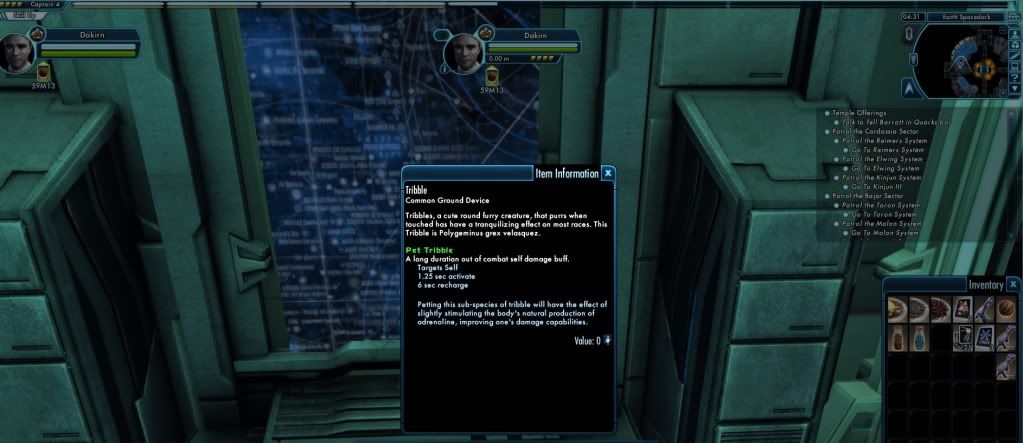The width and height of the screenshot is (1023, 443).
Task: Select the Temple Offerings mission entry
Action: pos(860,112)
